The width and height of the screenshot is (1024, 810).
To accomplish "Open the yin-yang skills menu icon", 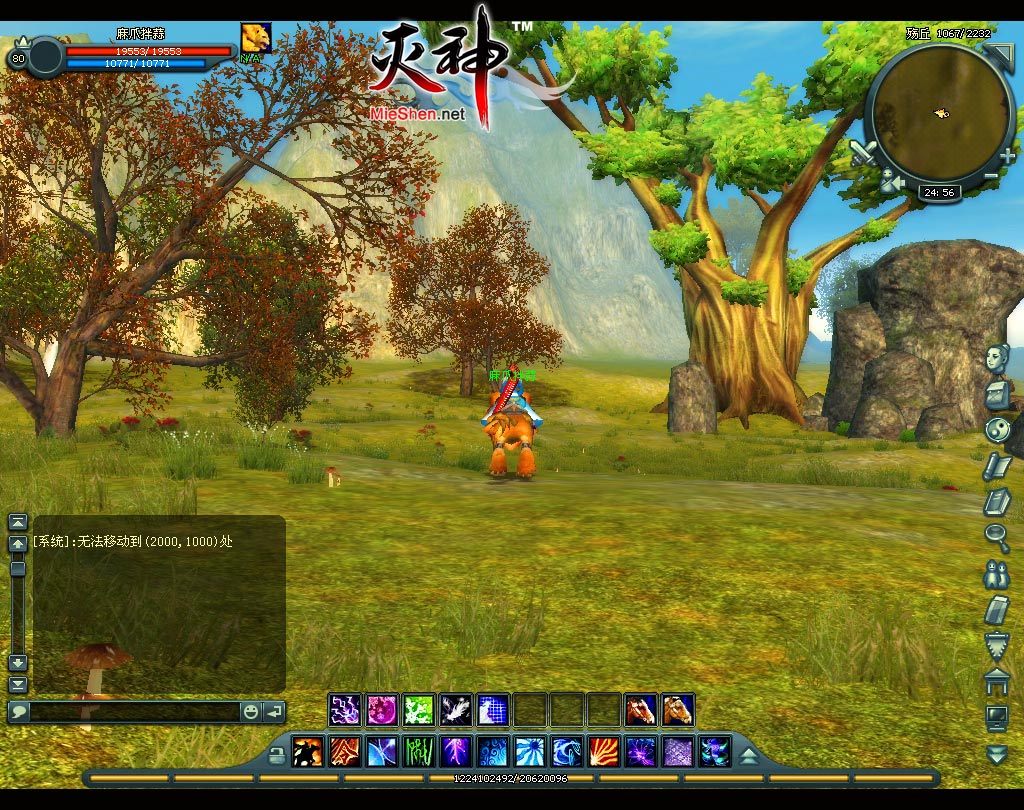I will pyautogui.click(x=997, y=430).
